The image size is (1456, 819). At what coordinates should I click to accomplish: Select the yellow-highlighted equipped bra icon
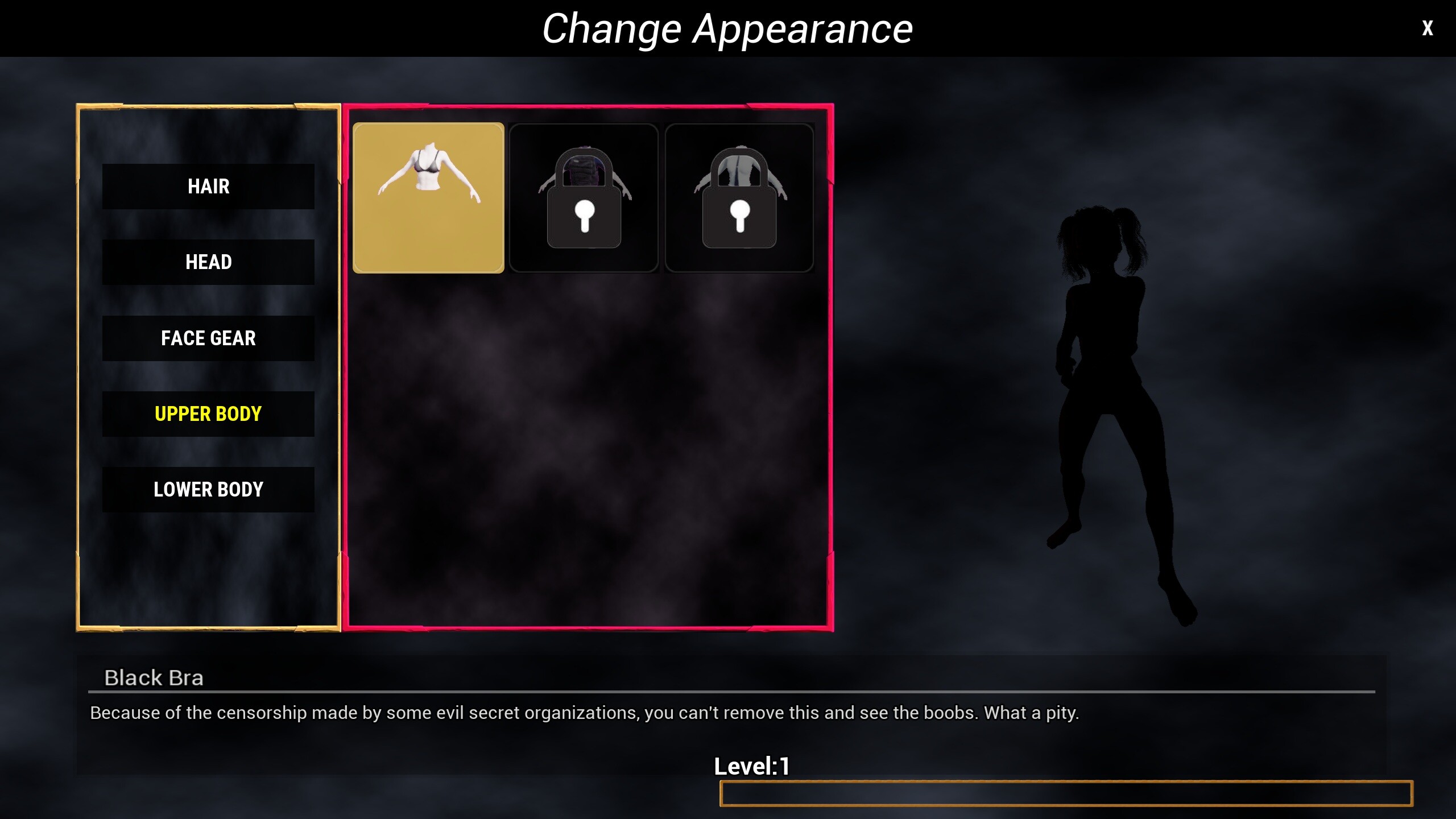pos(429,198)
